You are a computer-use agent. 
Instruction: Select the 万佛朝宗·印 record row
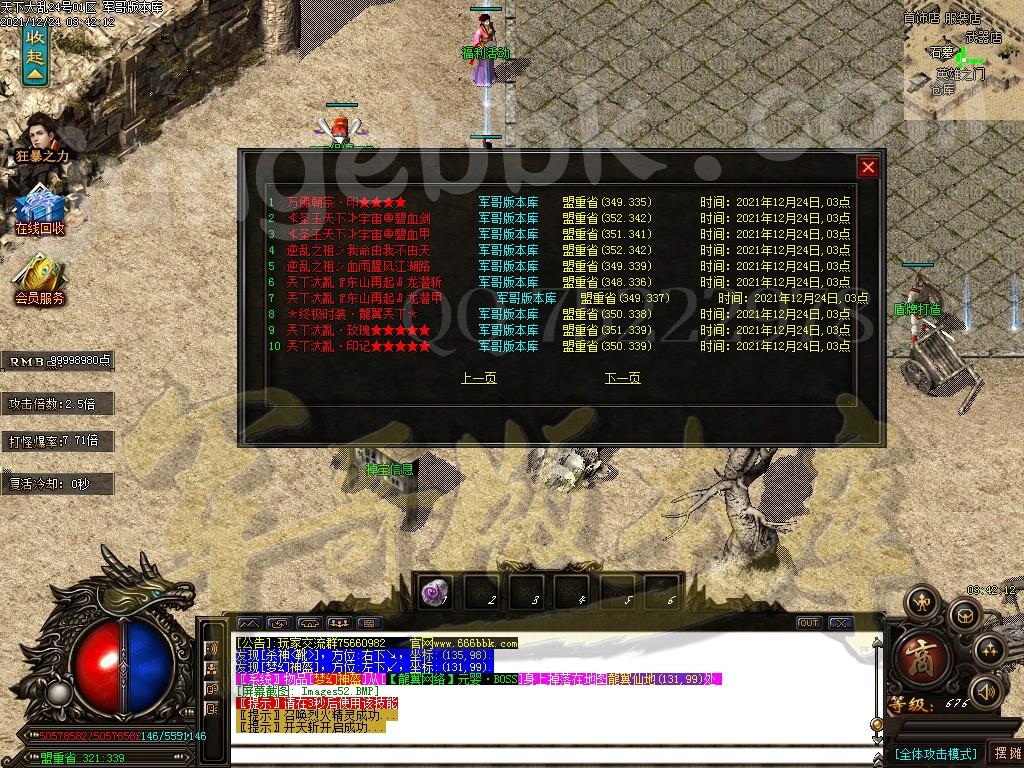(340, 202)
